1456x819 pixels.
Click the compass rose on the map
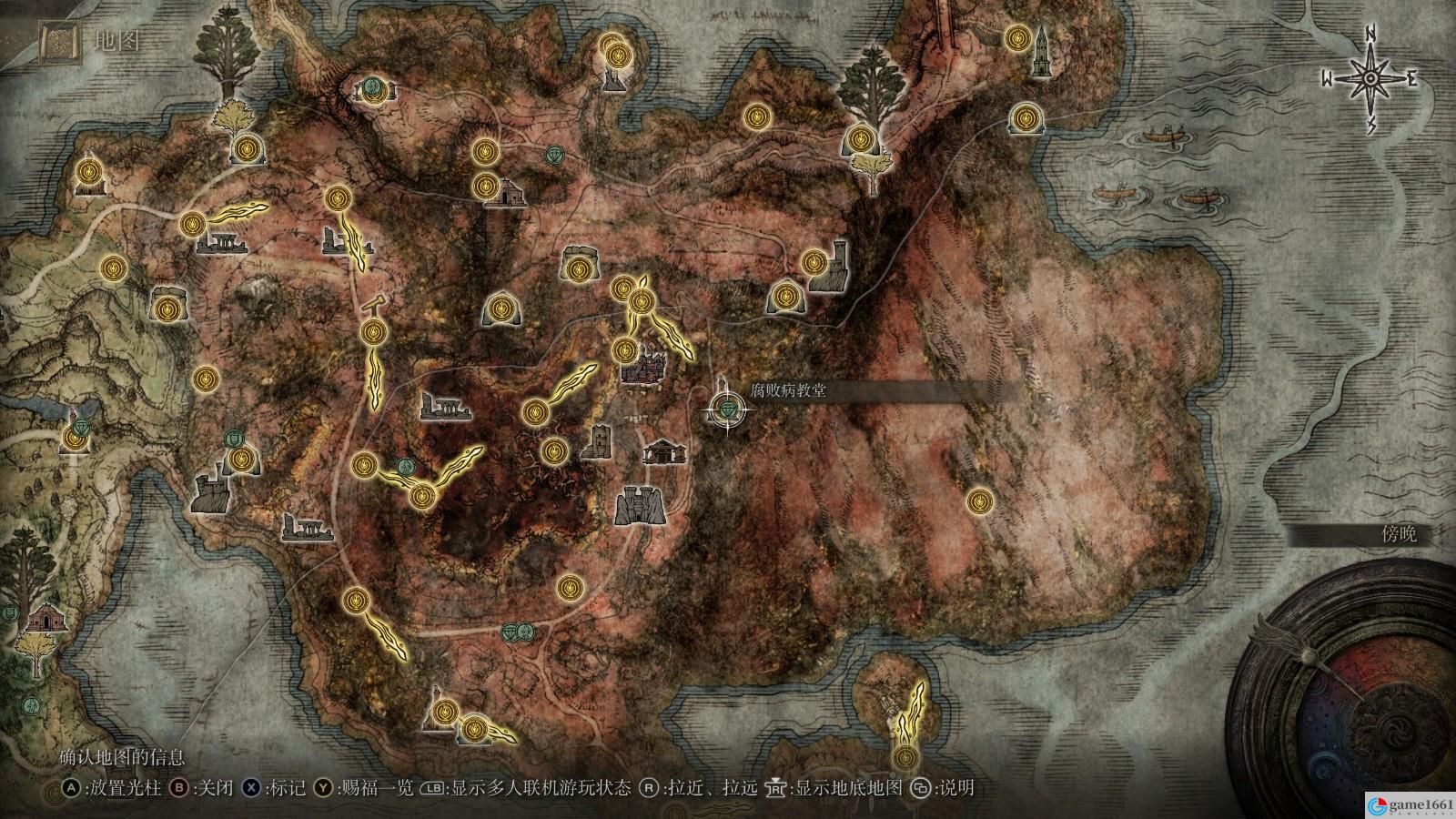(1370, 79)
